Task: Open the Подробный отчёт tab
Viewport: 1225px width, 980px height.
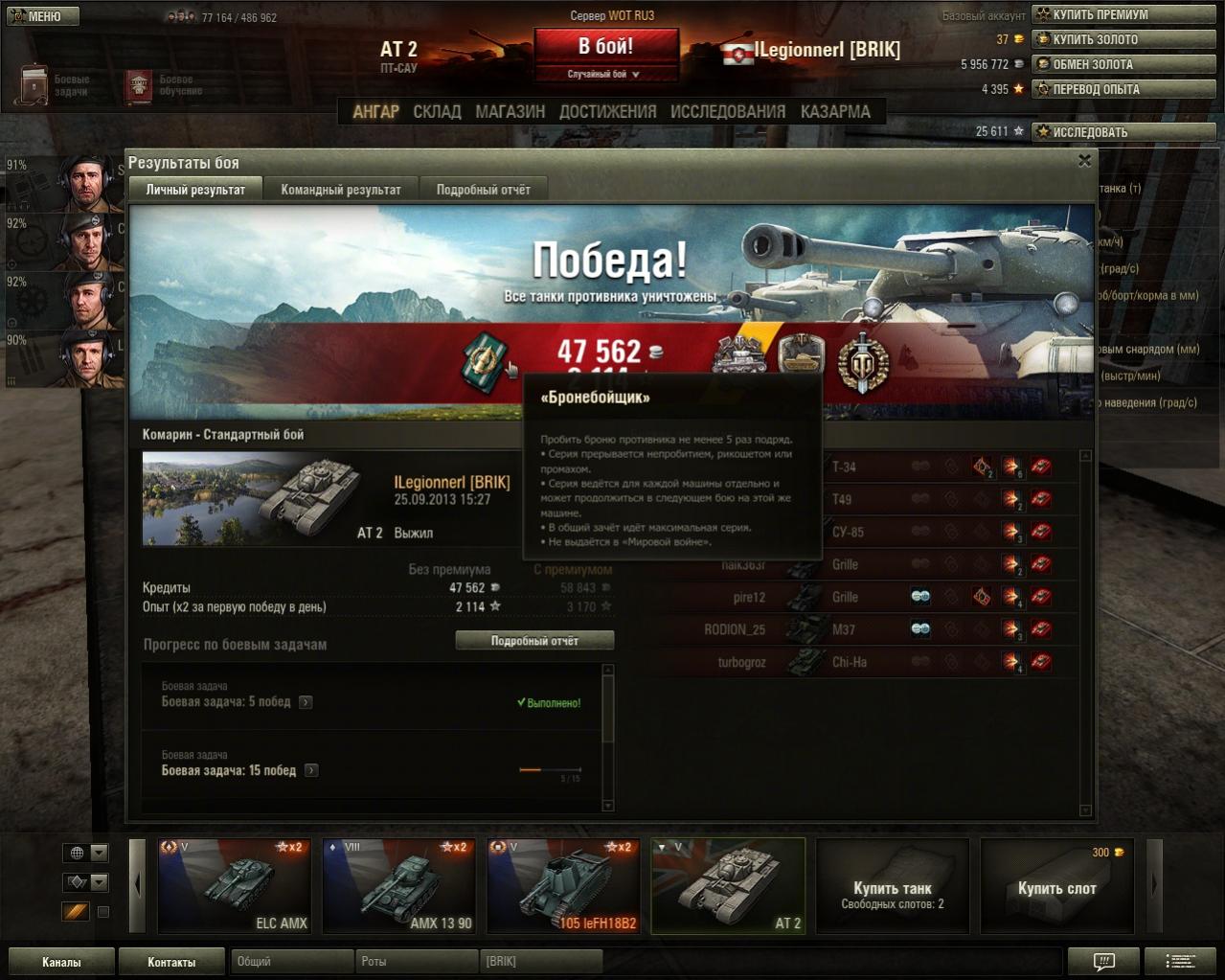Action: point(483,190)
